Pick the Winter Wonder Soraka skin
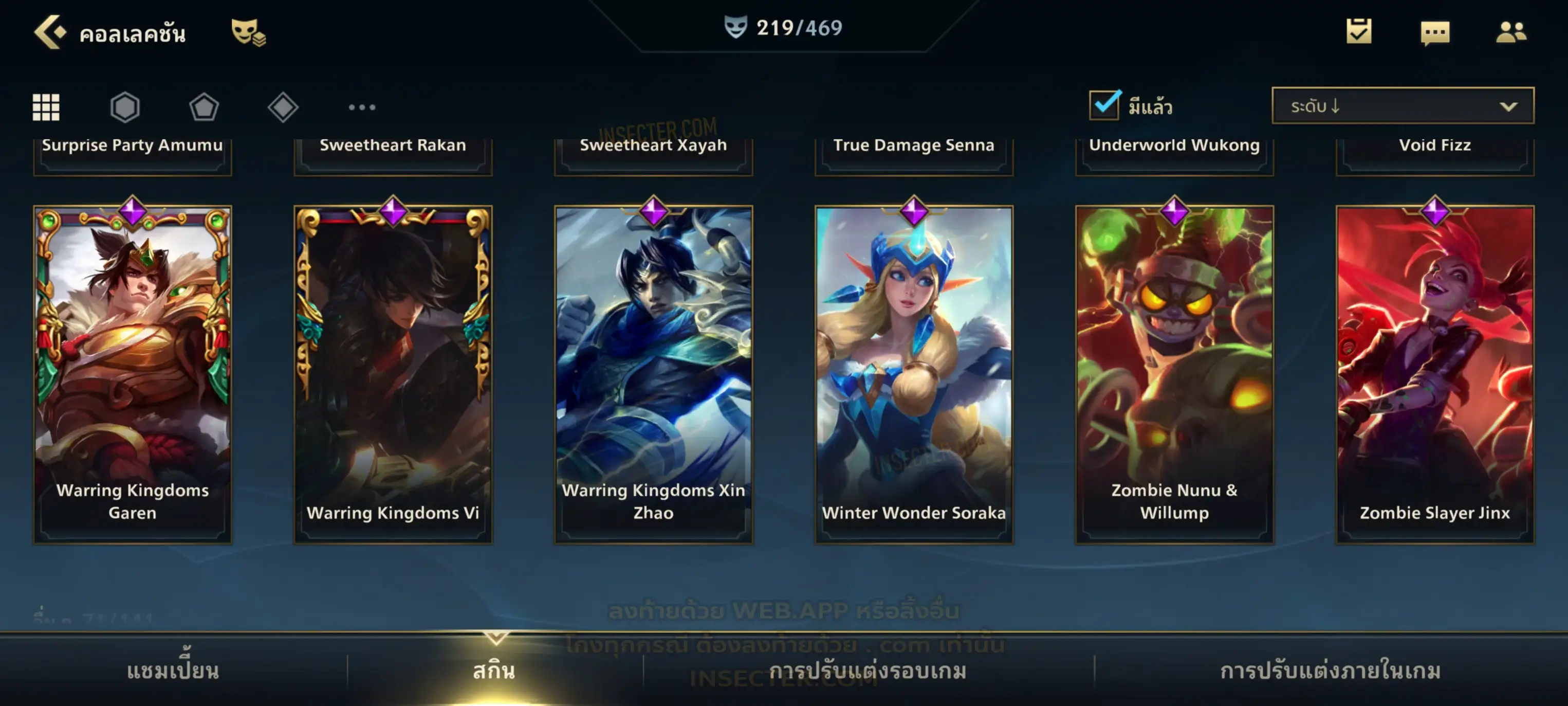 pyautogui.click(x=914, y=373)
